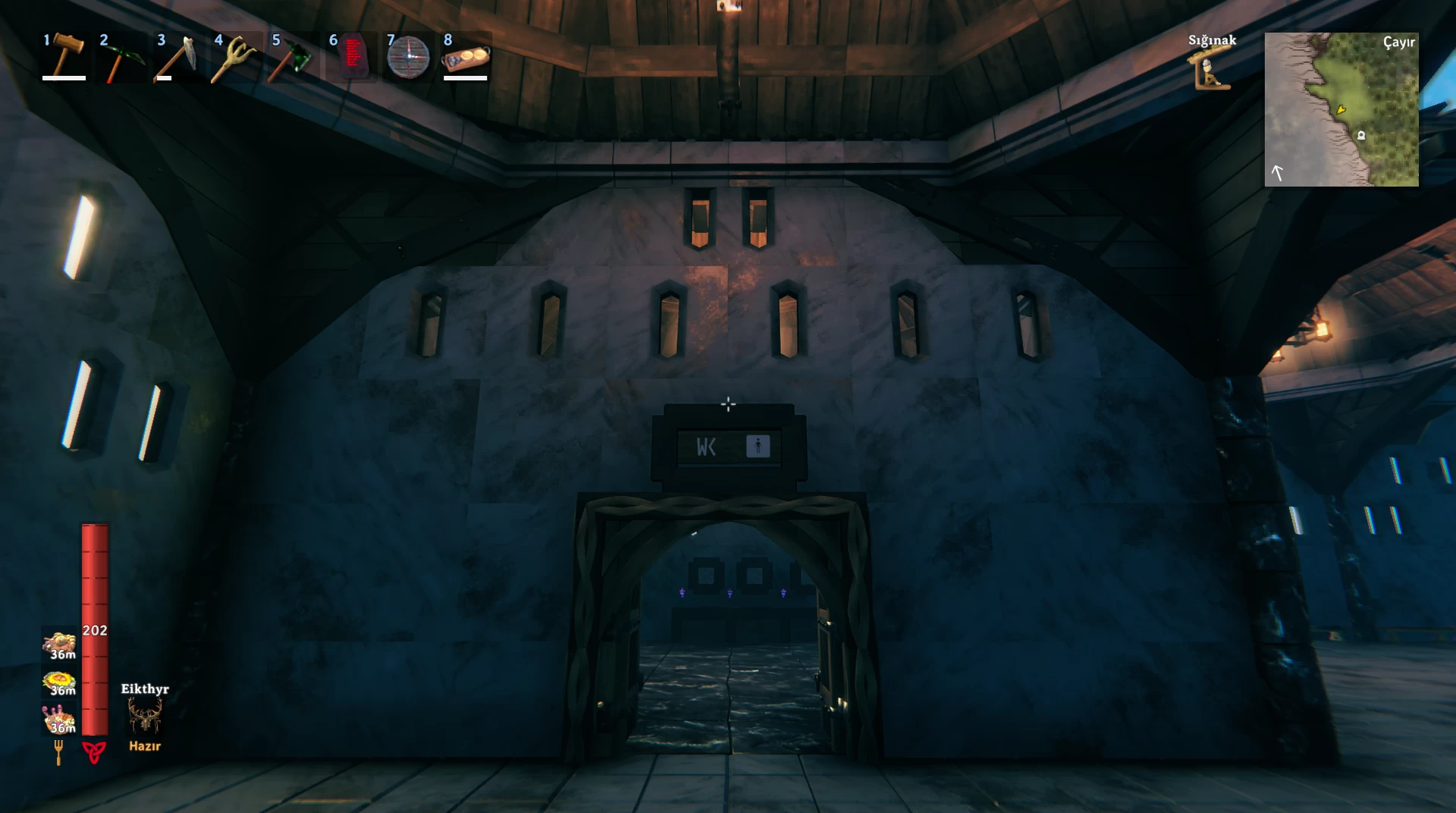Select the serving tray in slot 8

pos(466,58)
